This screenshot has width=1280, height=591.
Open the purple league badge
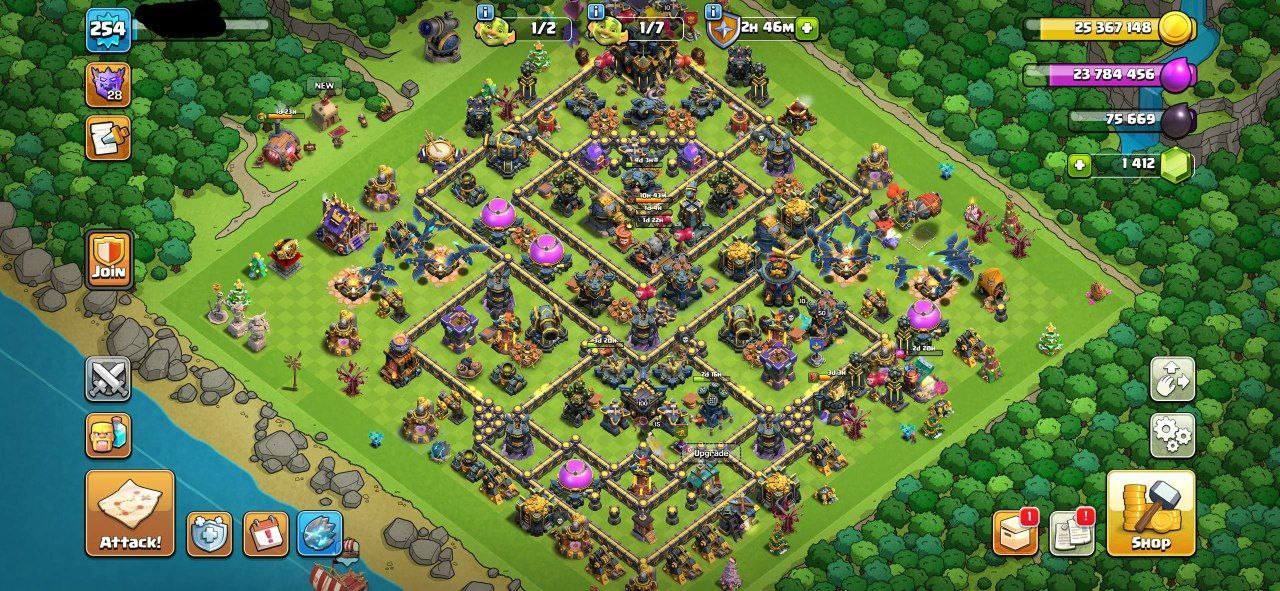click(x=108, y=84)
